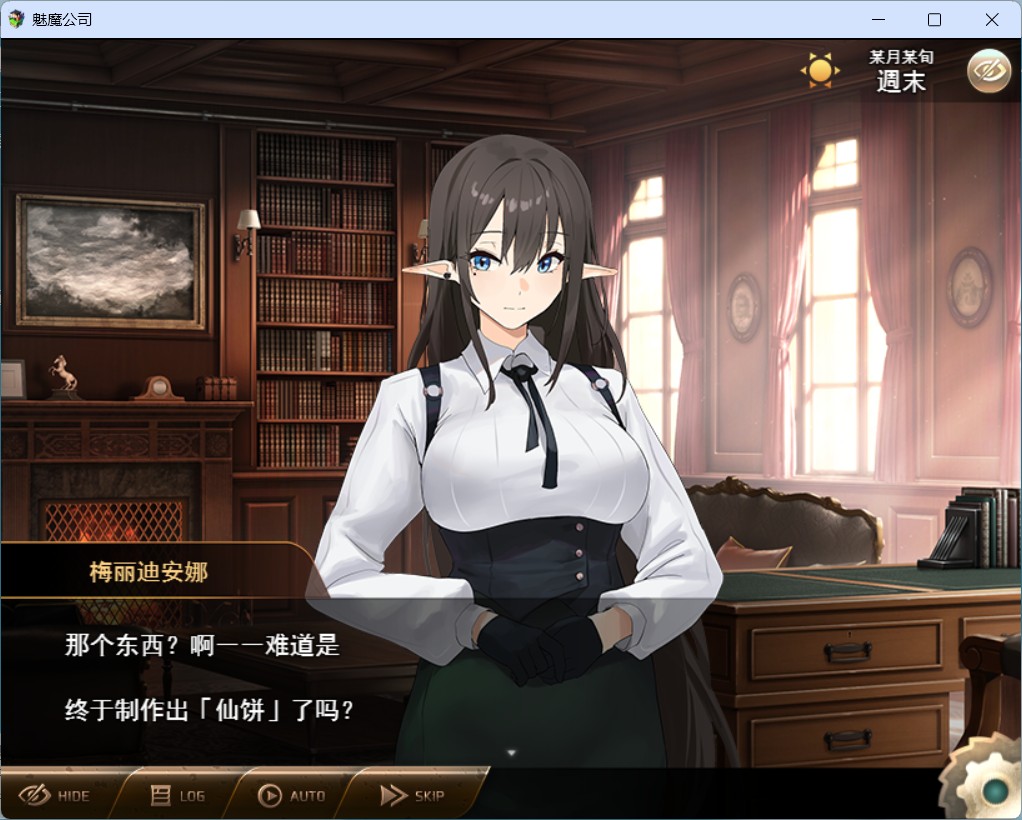This screenshot has width=1022, height=820.
Task: Maximize the game window
Action: pyautogui.click(x=934, y=19)
